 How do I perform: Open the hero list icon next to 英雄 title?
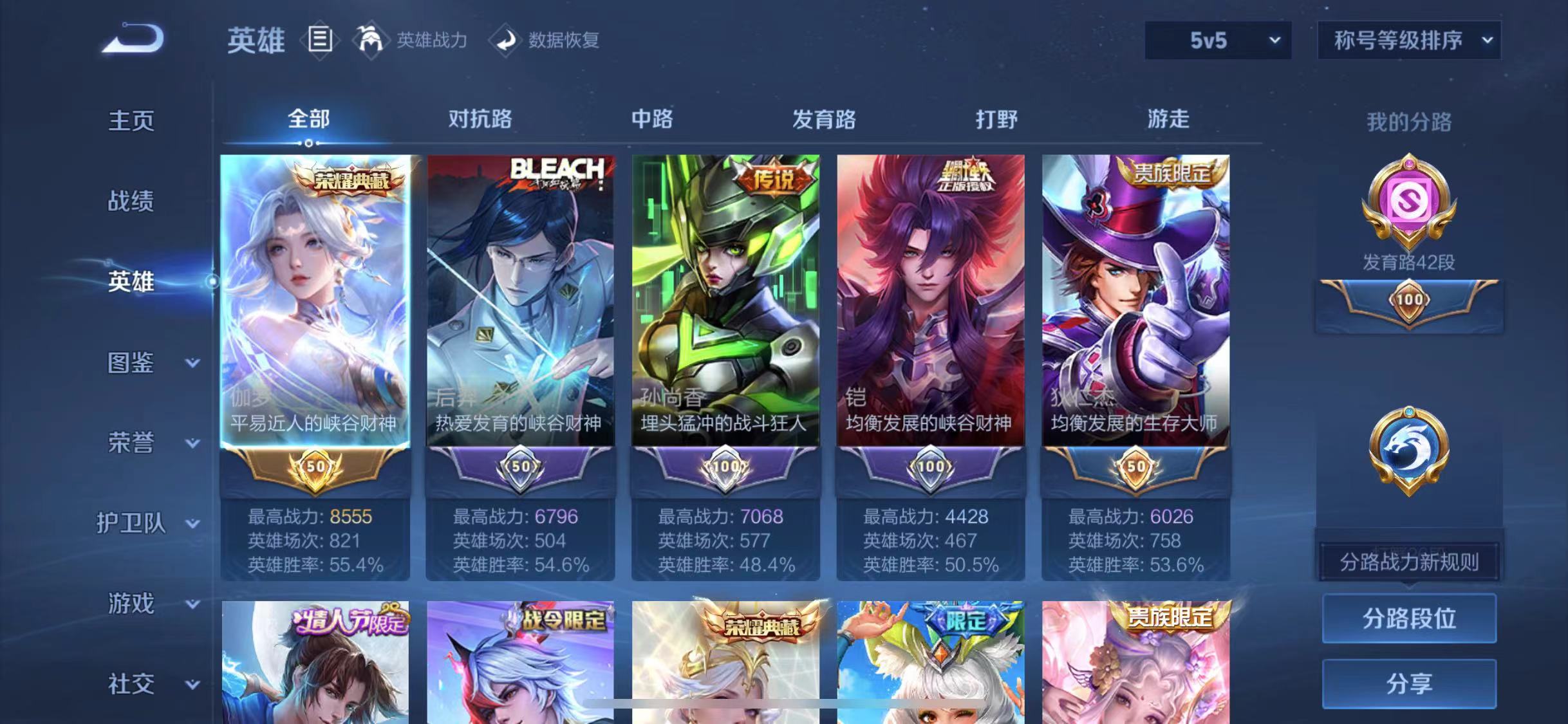(x=320, y=40)
